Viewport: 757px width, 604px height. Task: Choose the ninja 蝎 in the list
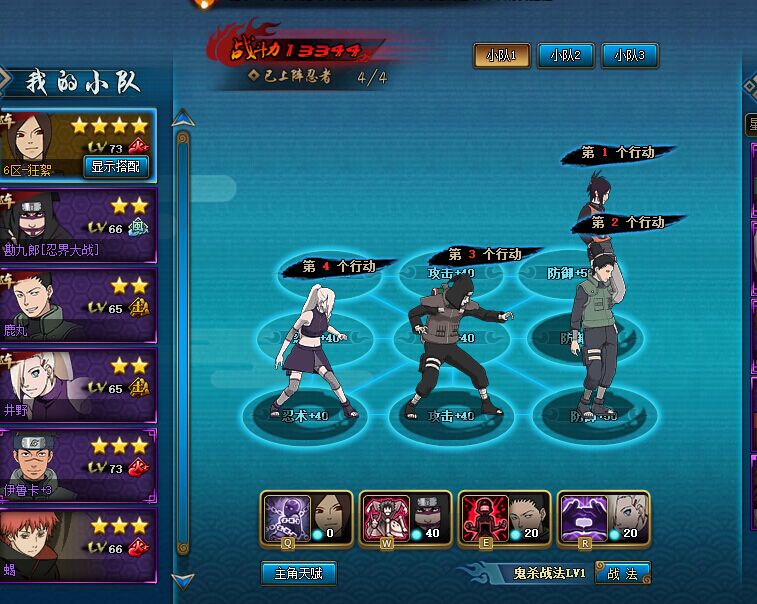78,546
